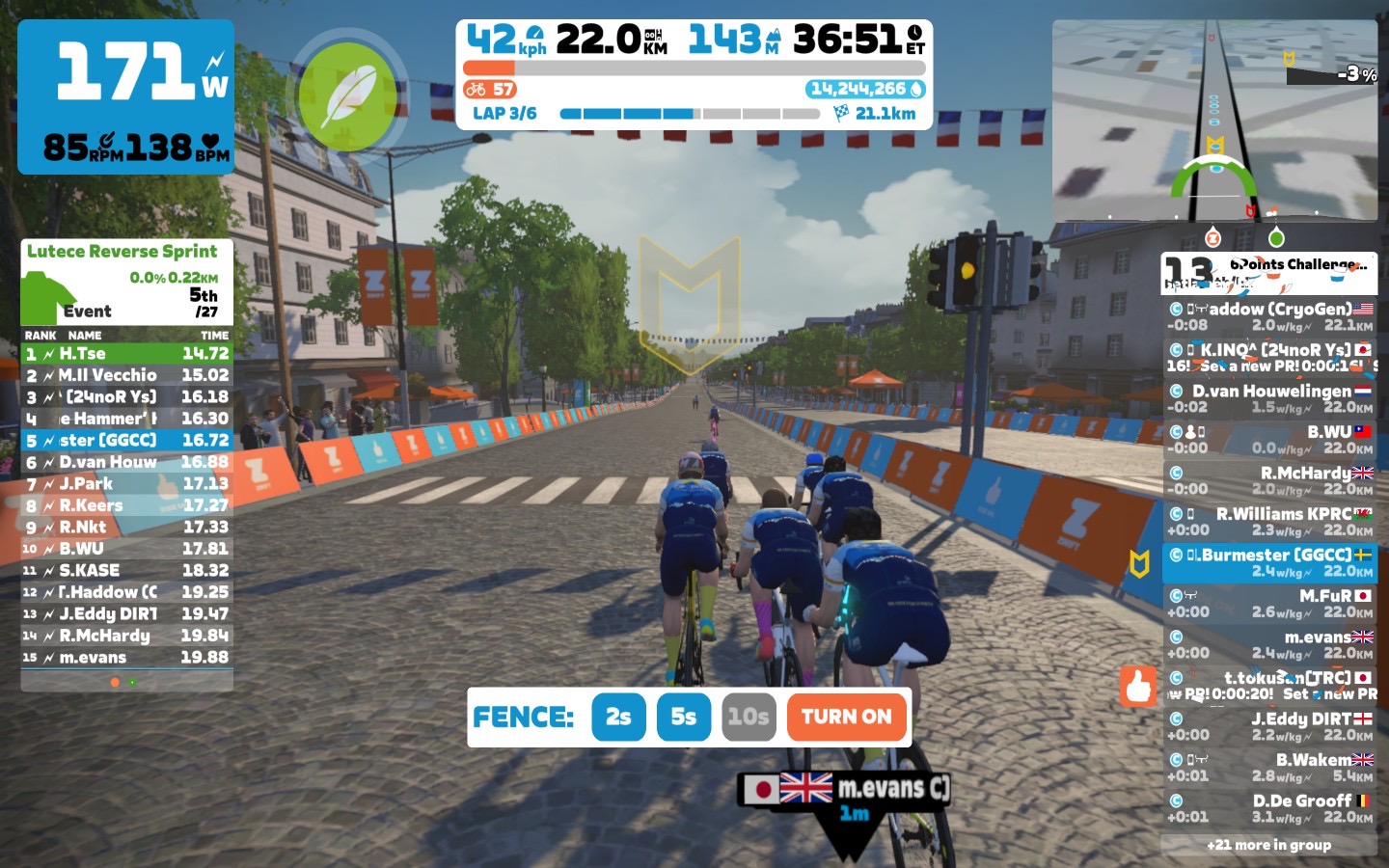Give a Ride On thumbs up
1389x868 pixels.
coord(1138,686)
